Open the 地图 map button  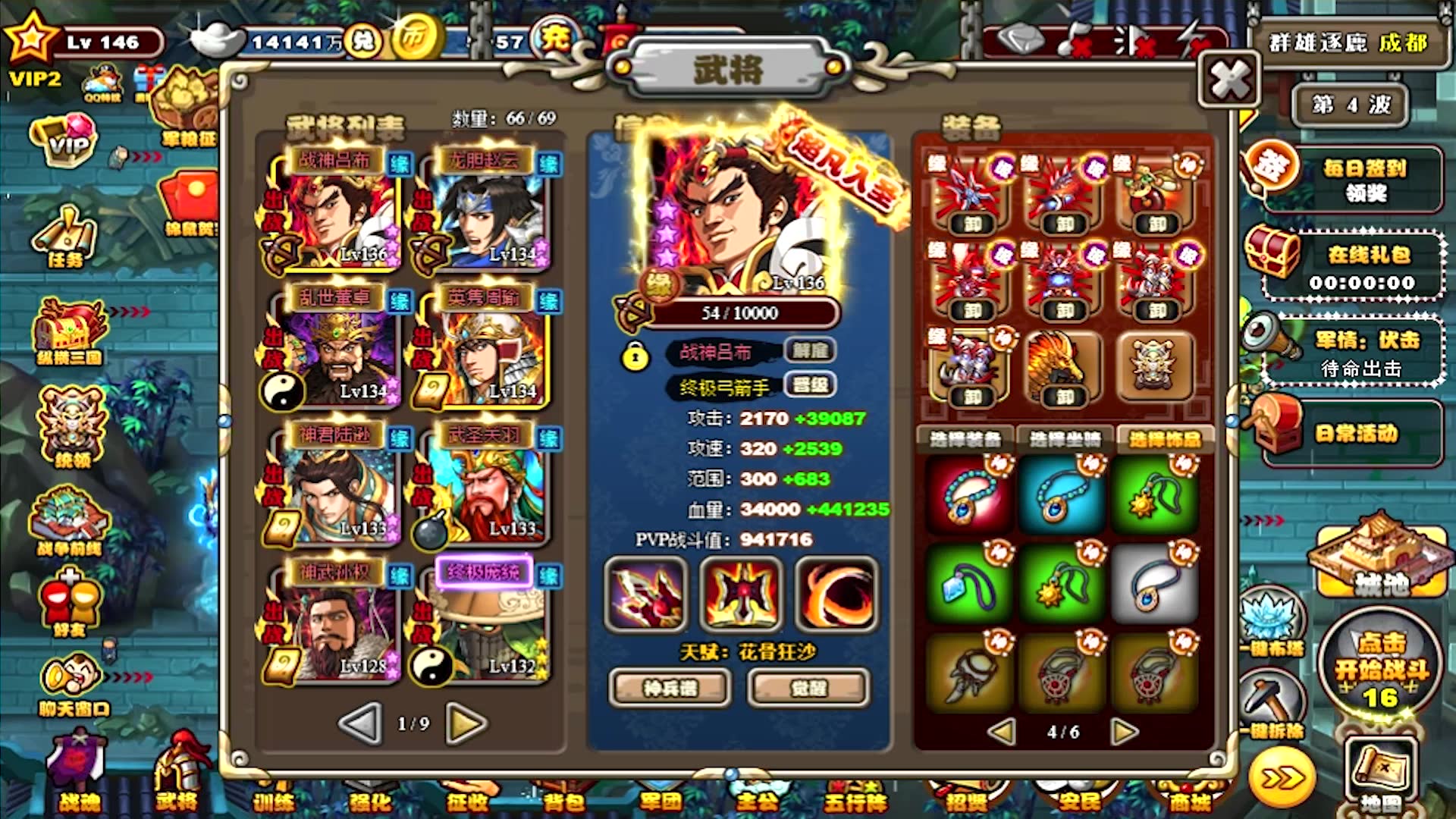click(x=1380, y=775)
